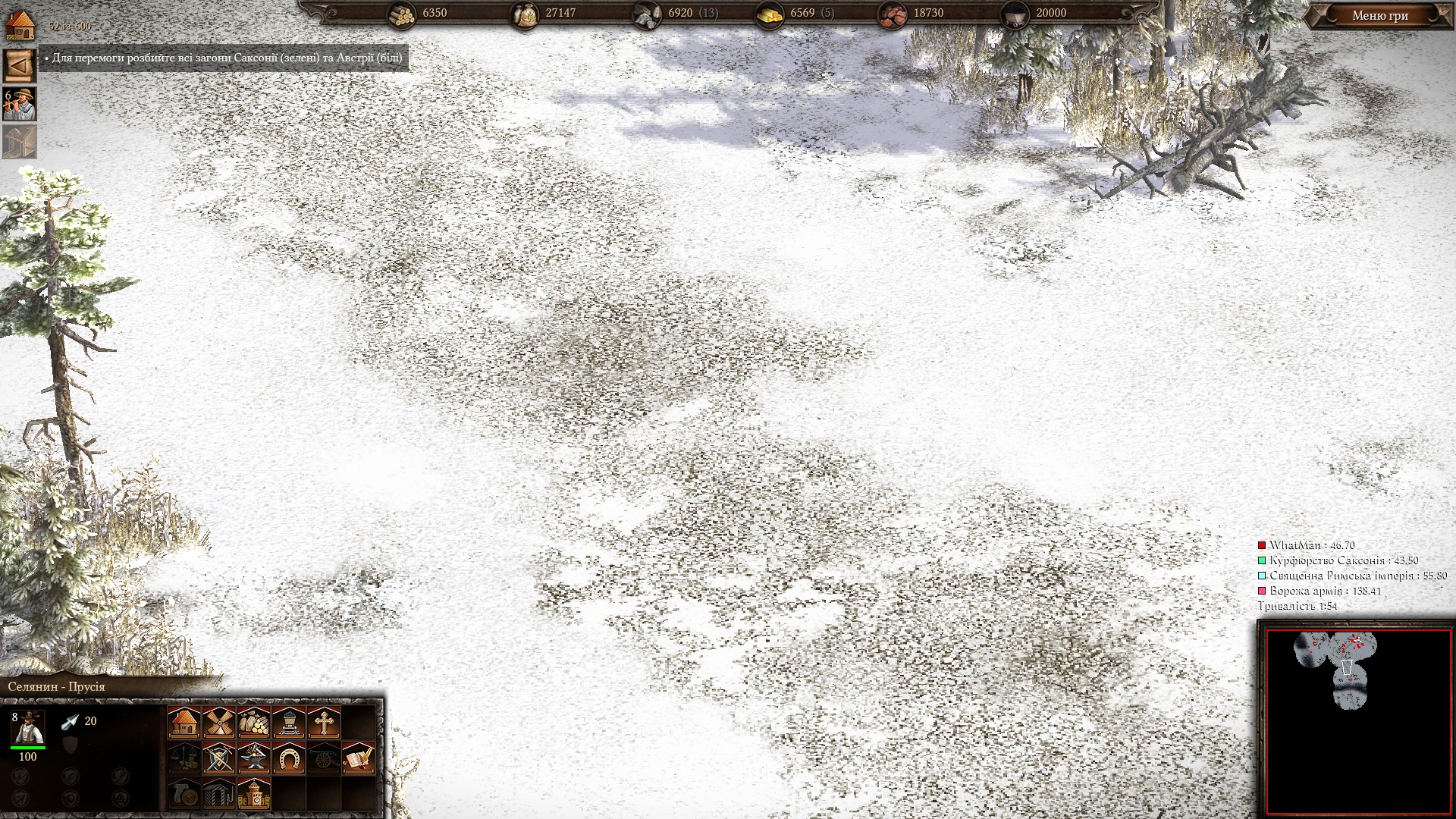
Task: Select idle peasants flute-player icon
Action: point(20,104)
